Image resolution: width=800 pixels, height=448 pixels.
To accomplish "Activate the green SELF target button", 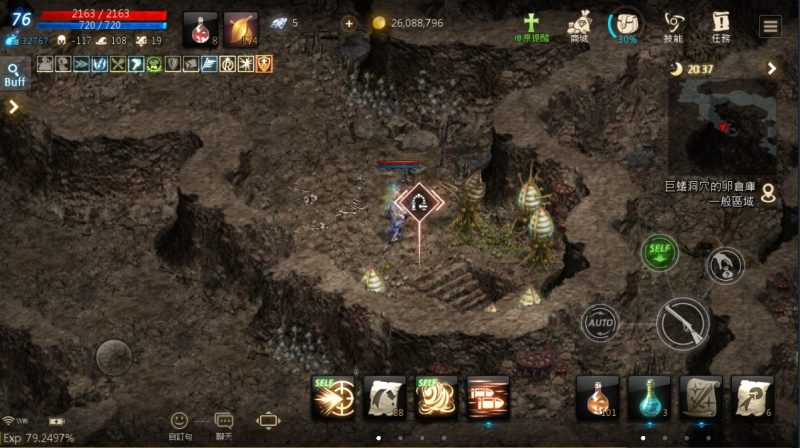I will [659, 251].
